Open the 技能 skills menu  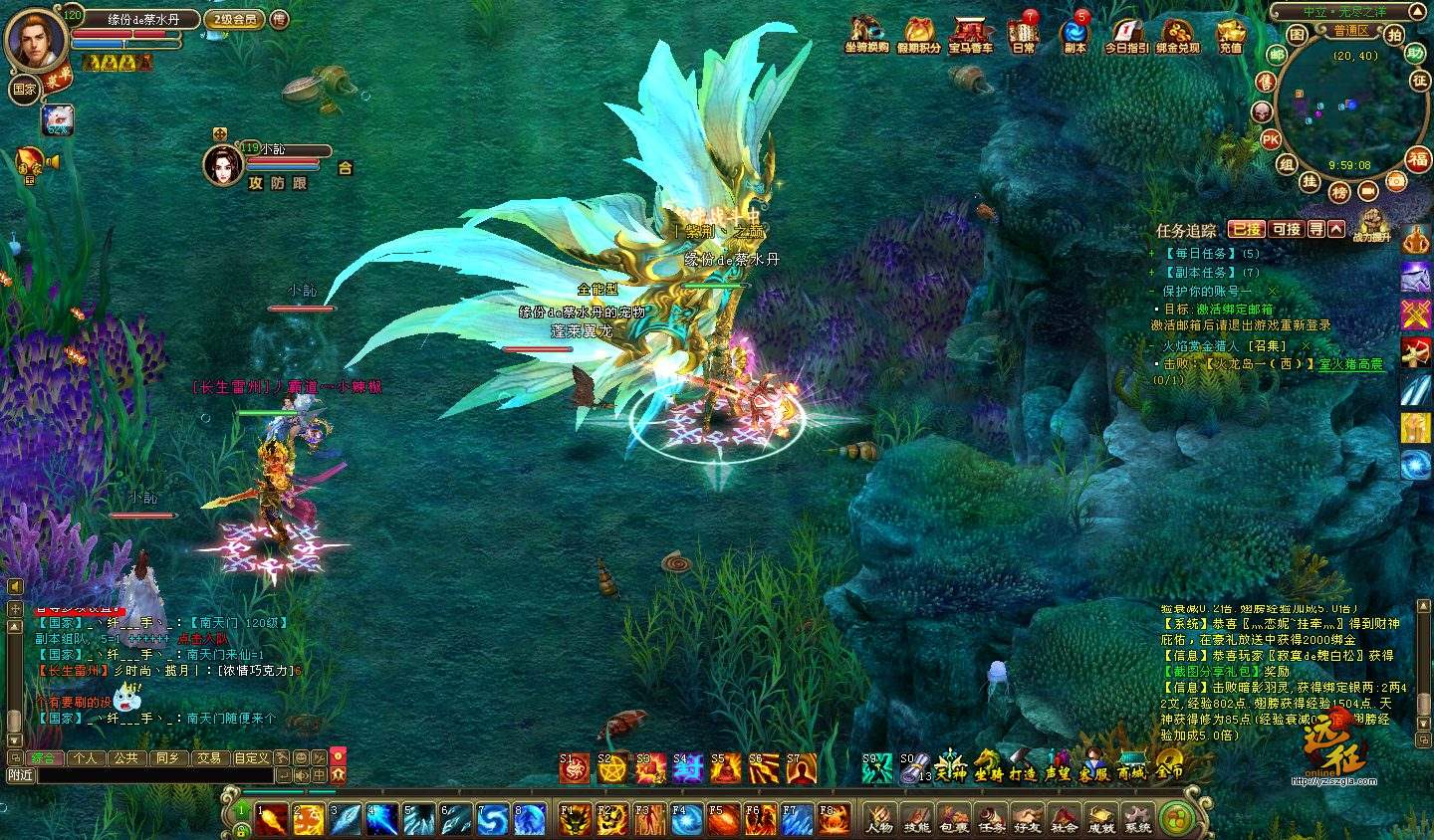[x=916, y=818]
